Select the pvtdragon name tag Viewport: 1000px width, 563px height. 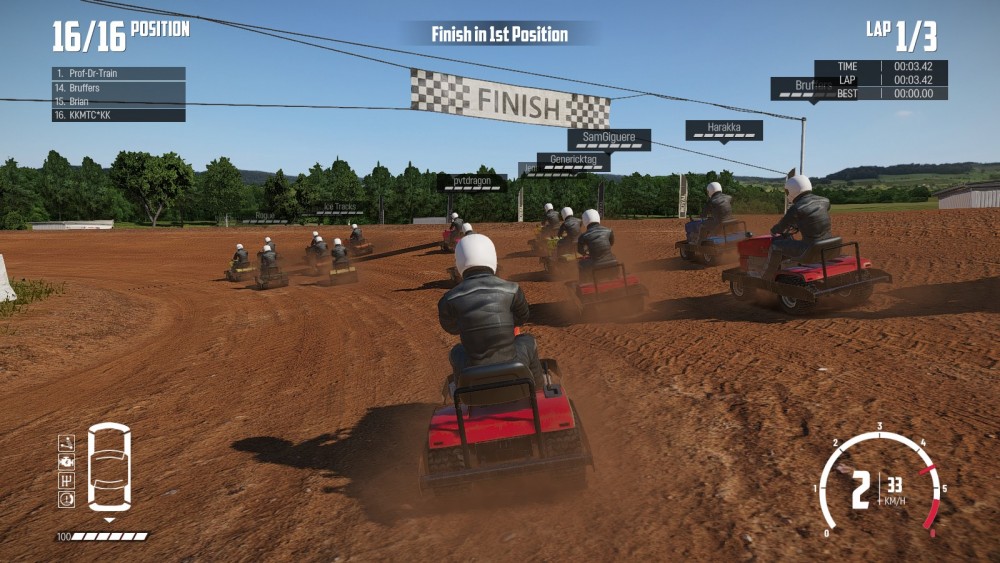point(471,183)
